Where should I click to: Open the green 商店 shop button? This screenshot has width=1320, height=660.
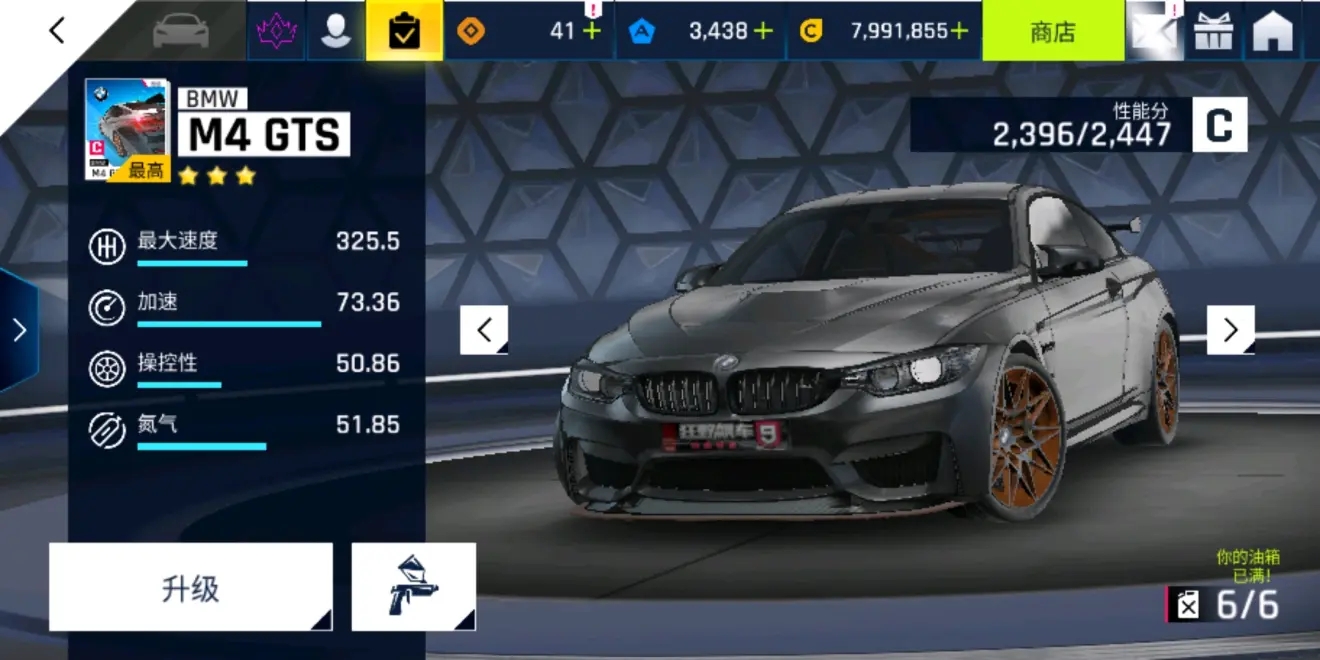1053,31
